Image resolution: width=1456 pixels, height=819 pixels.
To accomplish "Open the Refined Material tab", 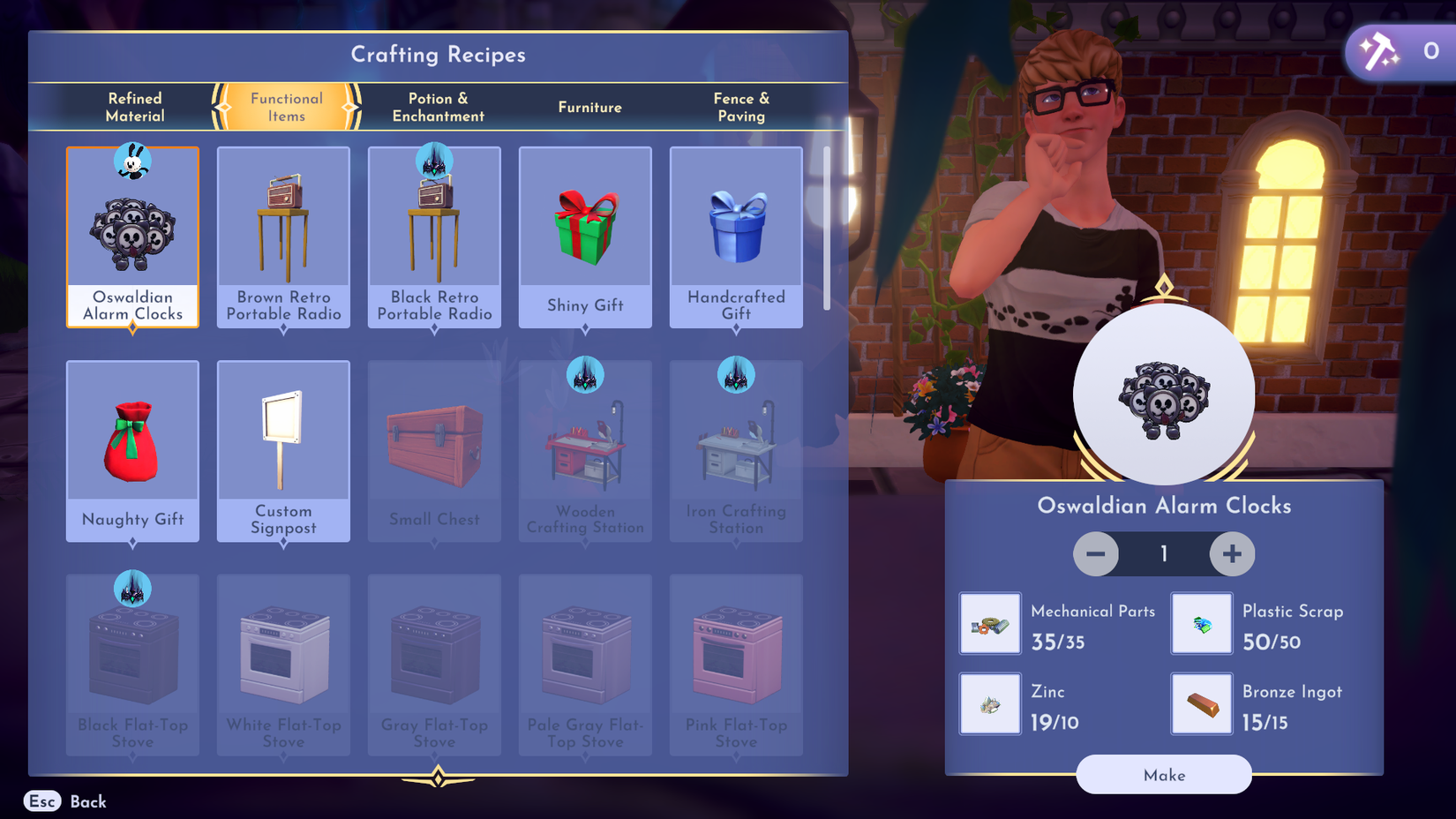I will [x=134, y=107].
